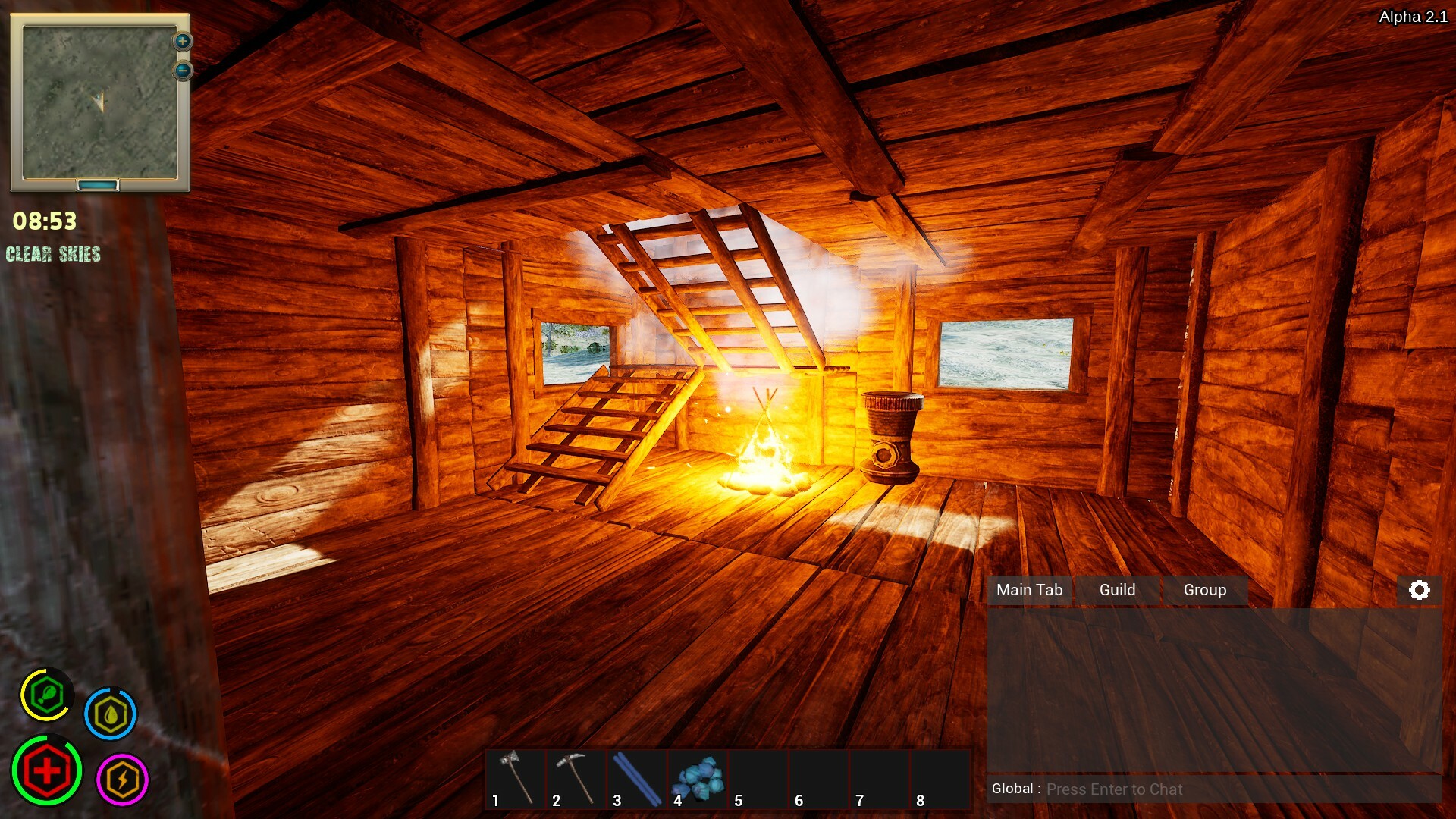The width and height of the screenshot is (1456, 819).
Task: Switch to the Guild chat tab
Action: click(x=1118, y=590)
